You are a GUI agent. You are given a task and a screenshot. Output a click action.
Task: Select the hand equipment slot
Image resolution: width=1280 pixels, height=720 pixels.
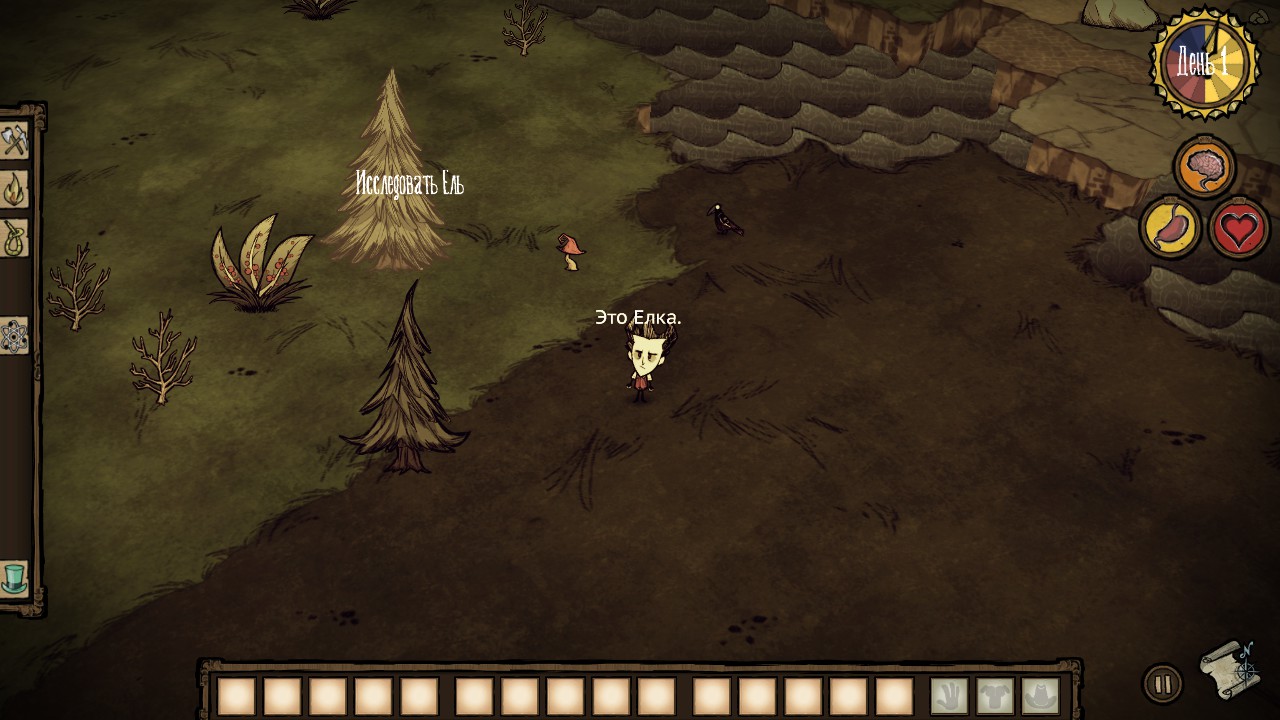pos(949,696)
